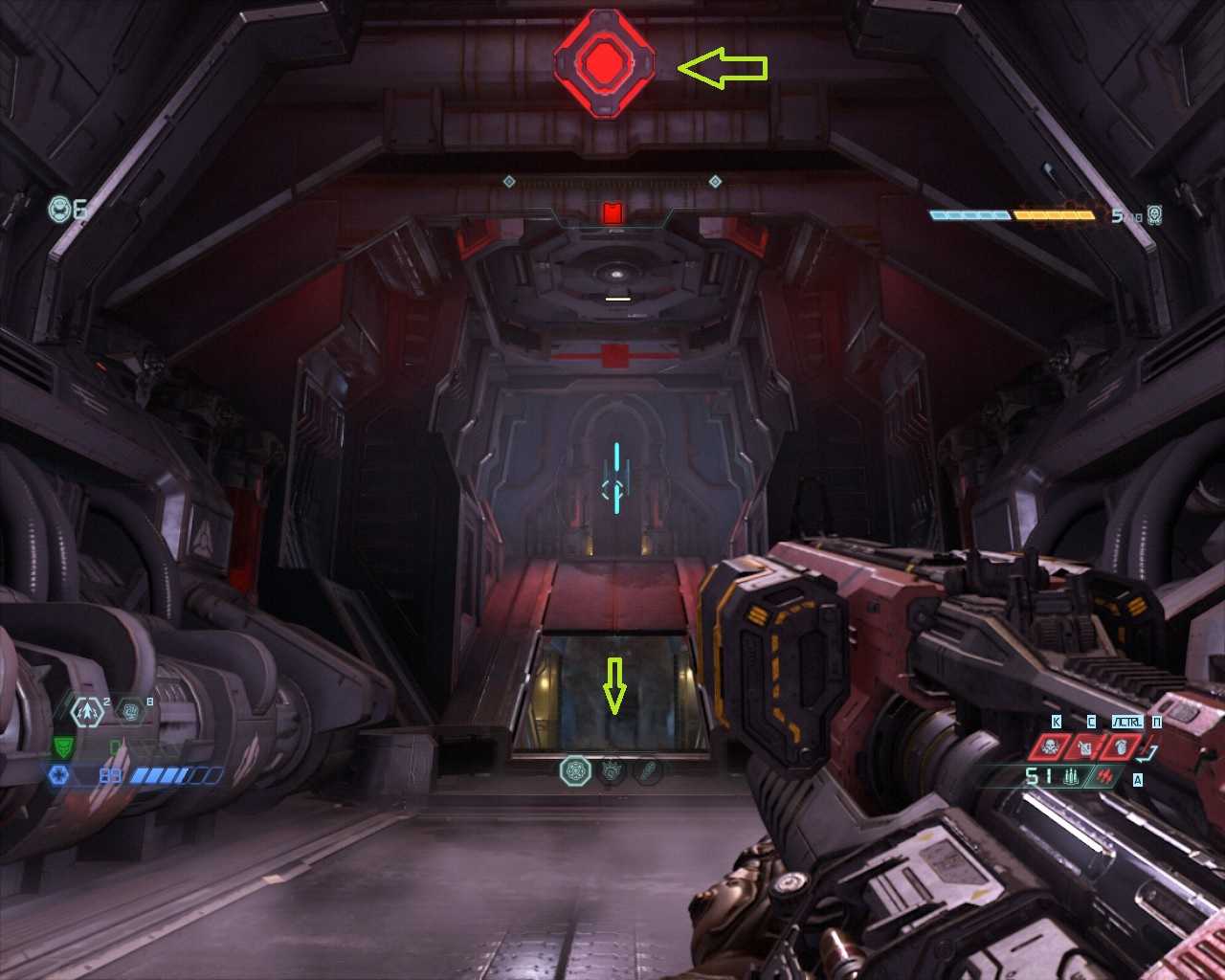Activate the skull equipment icon
Viewport: 1225px width, 980px height.
1050,746
